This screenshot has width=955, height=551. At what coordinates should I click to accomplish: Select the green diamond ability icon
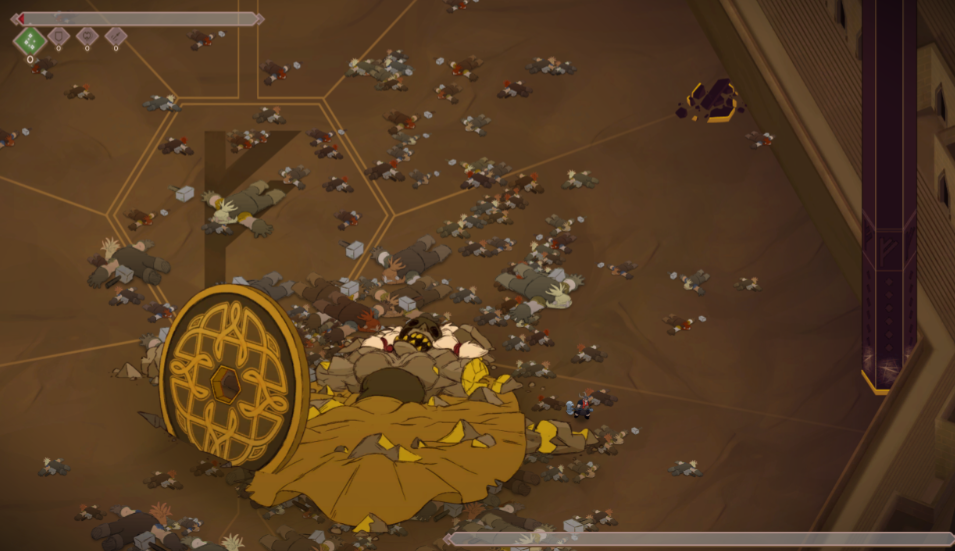[x=30, y=41]
